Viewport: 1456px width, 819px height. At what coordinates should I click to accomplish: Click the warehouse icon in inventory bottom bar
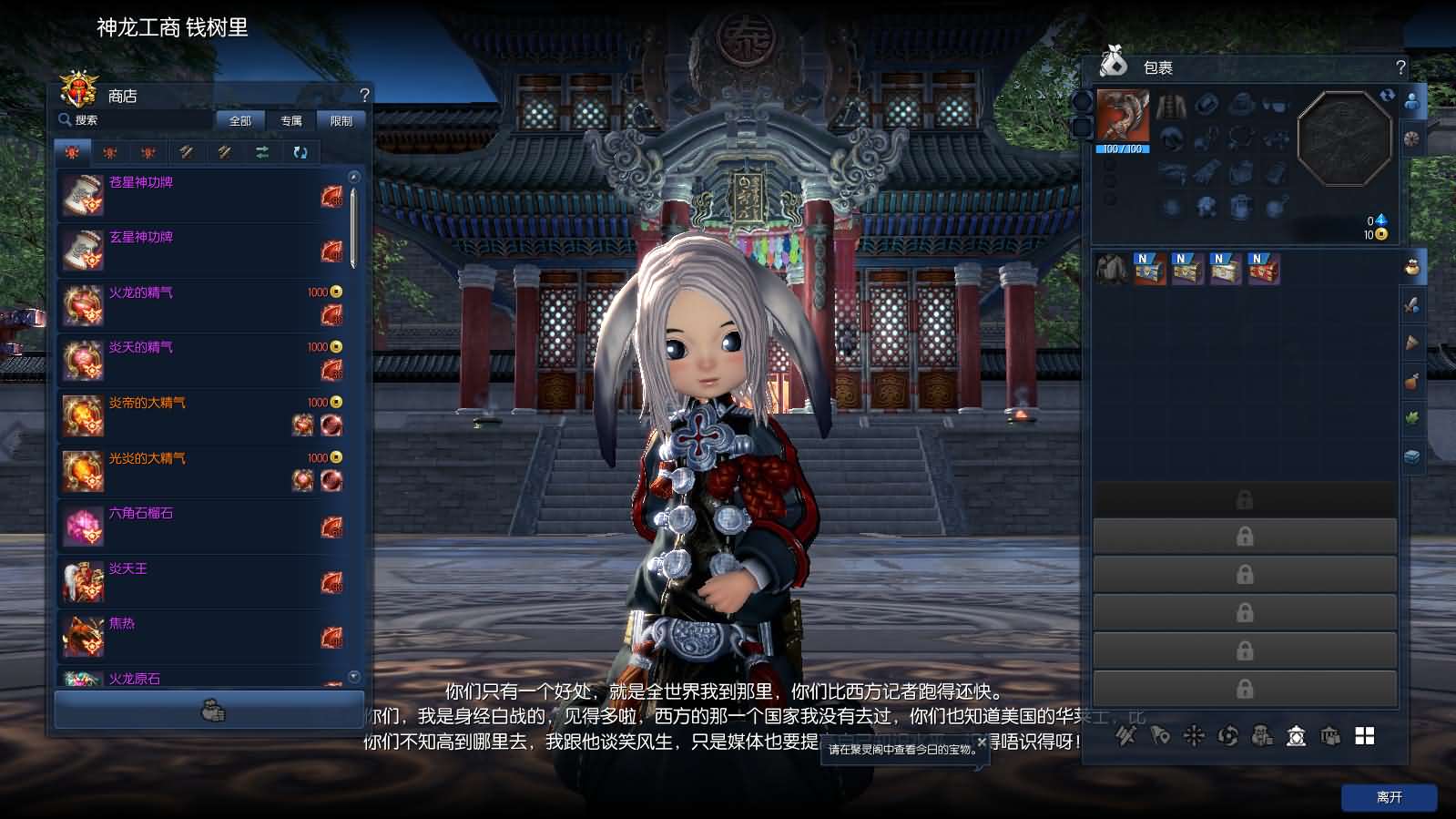pos(1328,736)
